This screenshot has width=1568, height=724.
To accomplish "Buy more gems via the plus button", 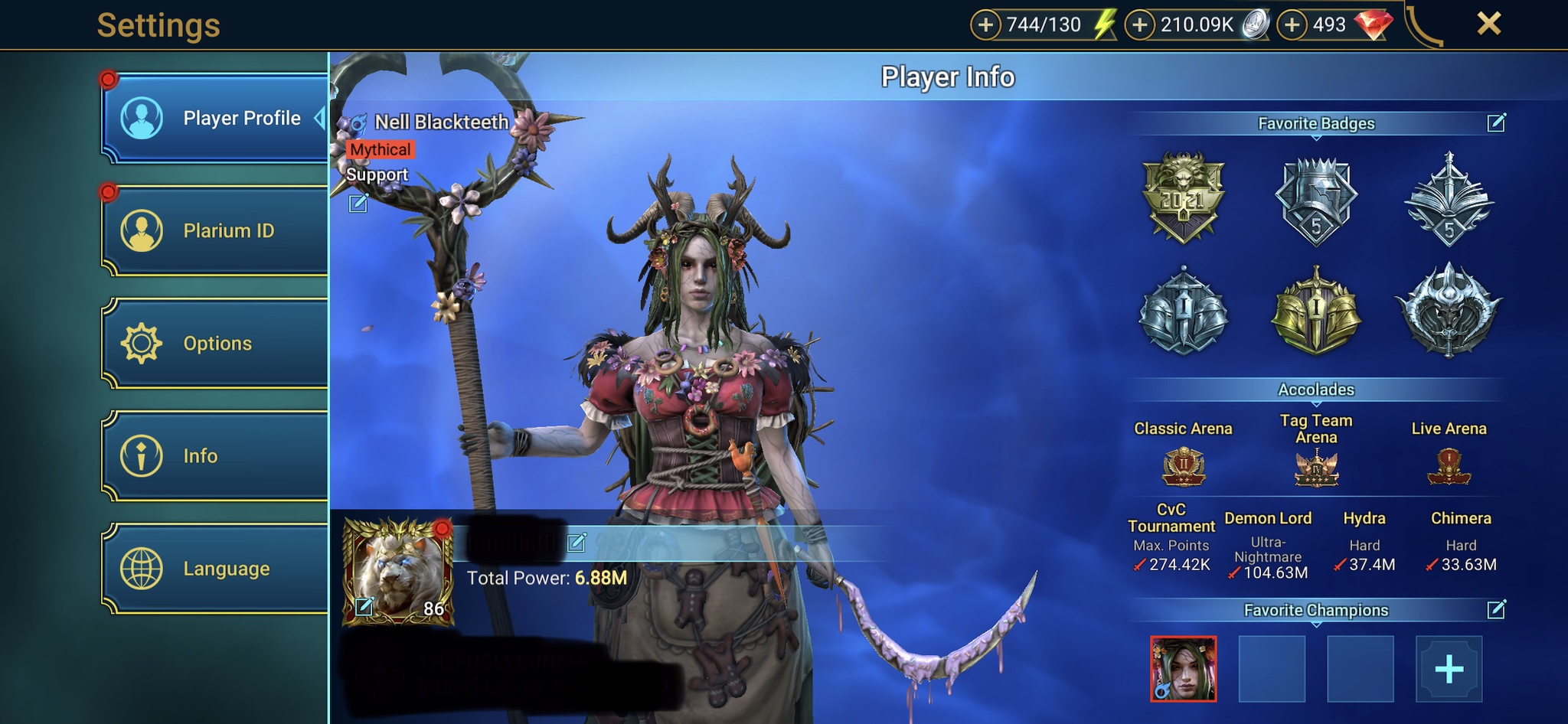I will coord(1292,24).
